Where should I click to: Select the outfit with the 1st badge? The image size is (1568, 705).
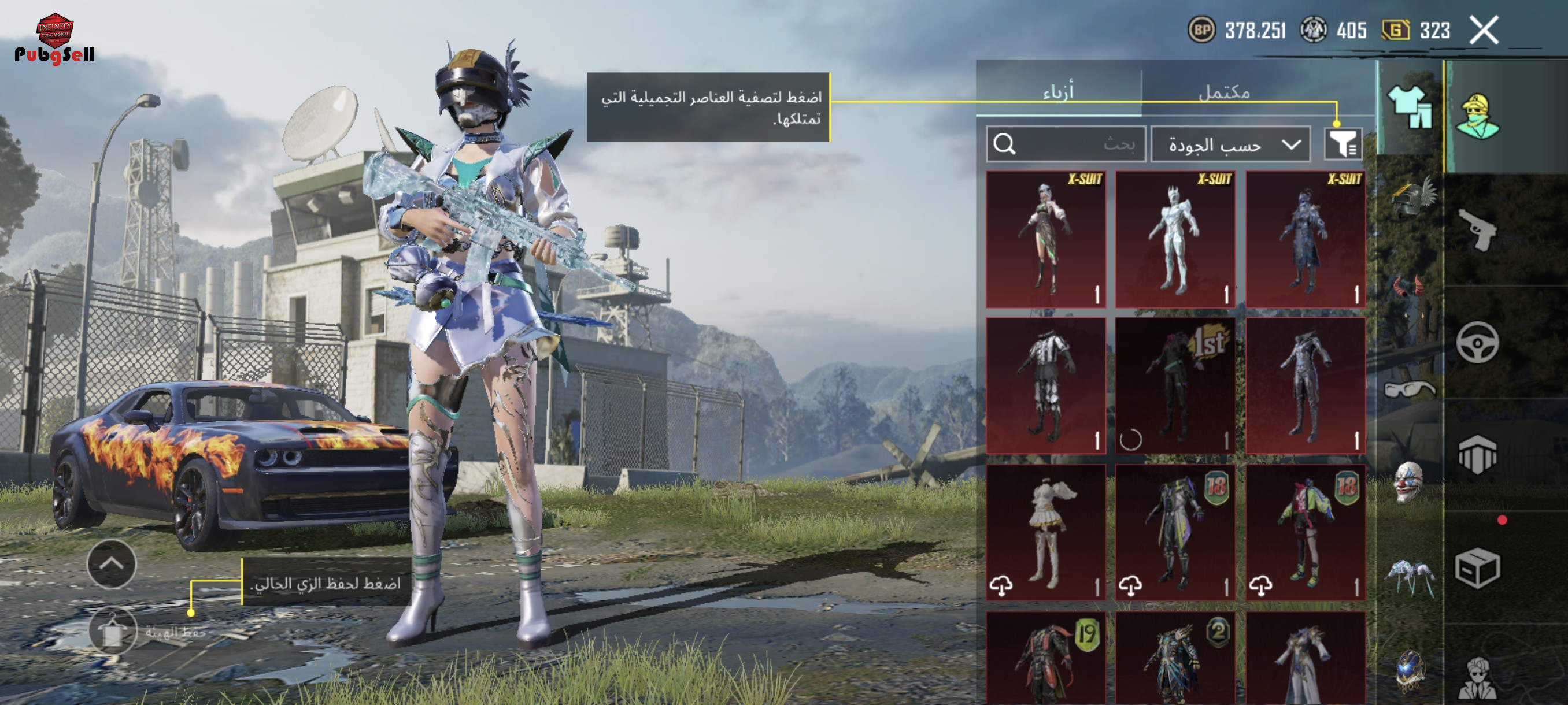pyautogui.click(x=1175, y=385)
